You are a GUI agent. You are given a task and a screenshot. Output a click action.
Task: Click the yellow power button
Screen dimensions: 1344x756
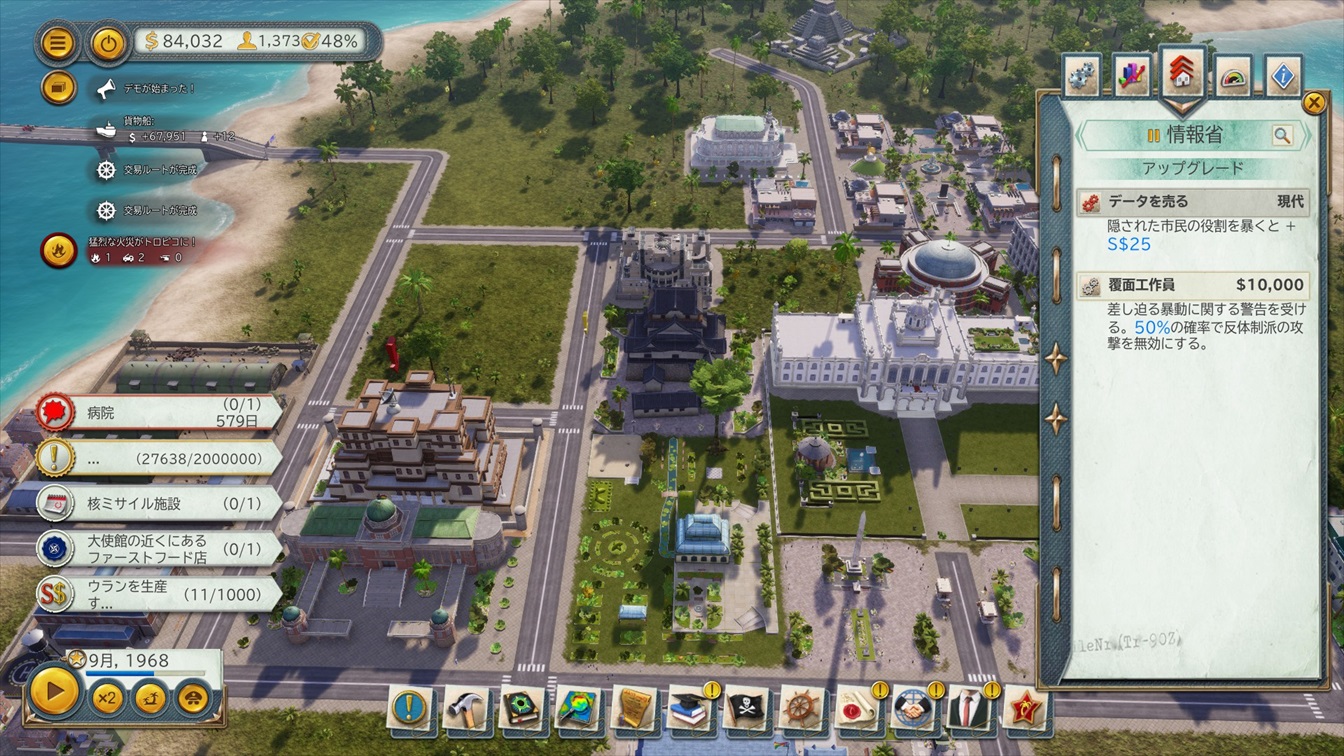[x=108, y=43]
